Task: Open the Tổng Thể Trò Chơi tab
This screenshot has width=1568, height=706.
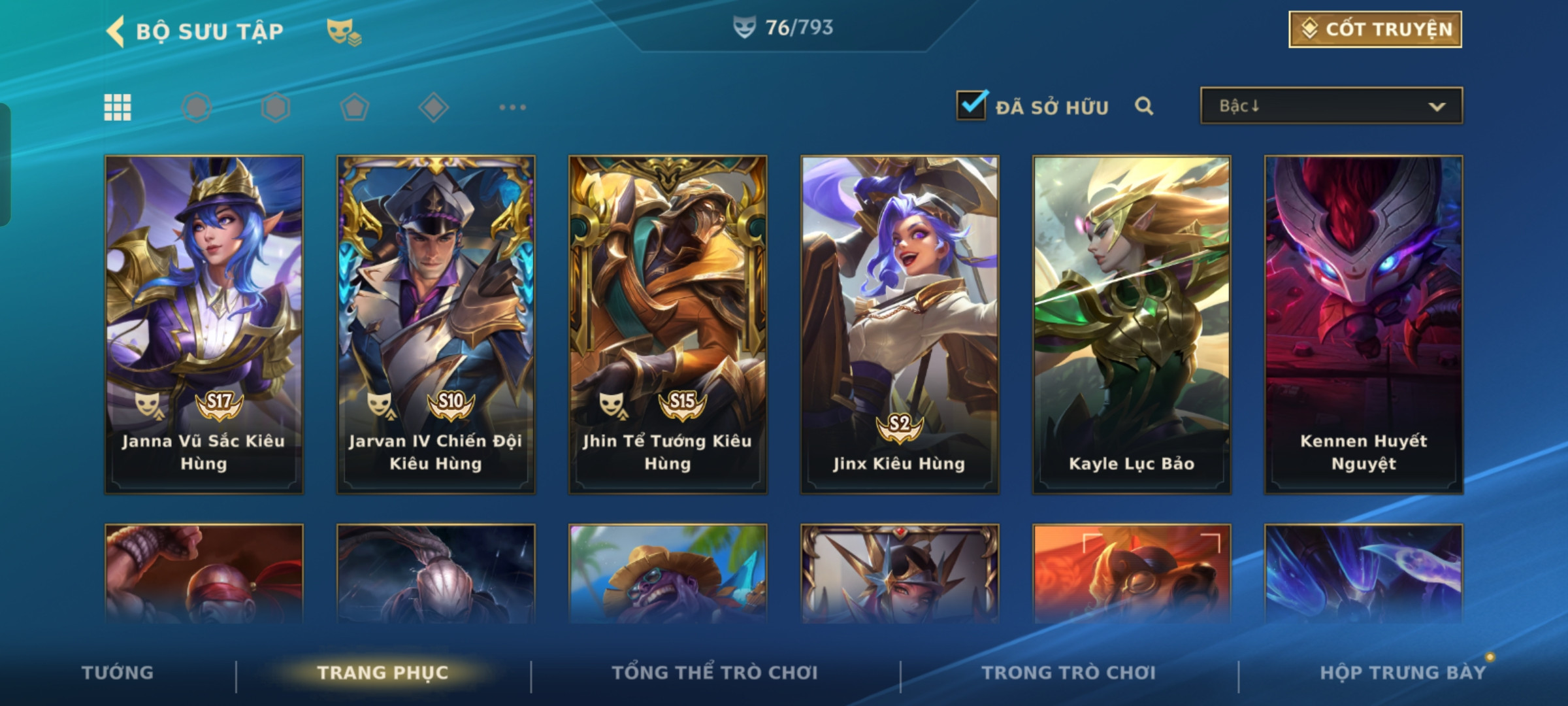Action: pos(715,673)
